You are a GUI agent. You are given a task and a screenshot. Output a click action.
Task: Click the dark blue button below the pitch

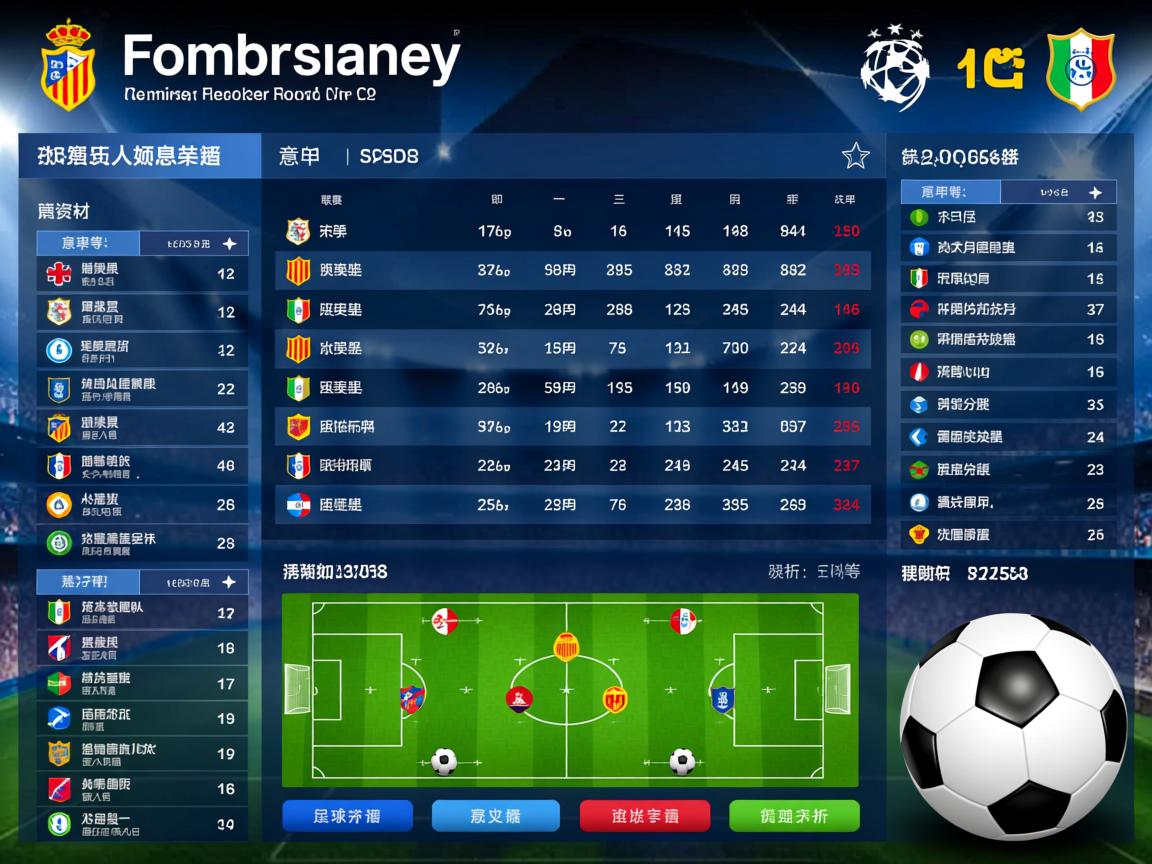click(346, 815)
